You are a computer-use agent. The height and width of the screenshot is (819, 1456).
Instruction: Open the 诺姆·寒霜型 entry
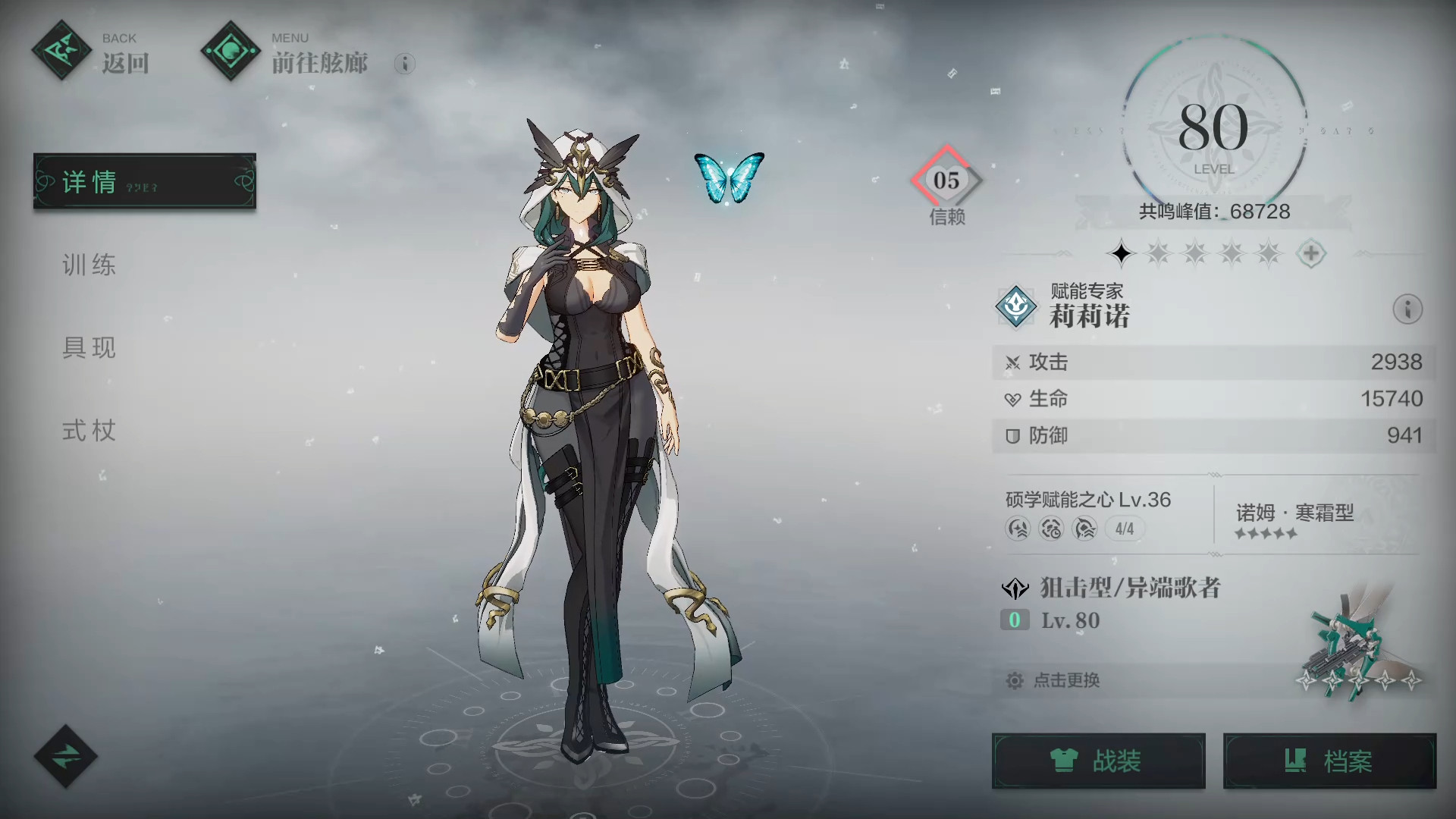(1294, 519)
